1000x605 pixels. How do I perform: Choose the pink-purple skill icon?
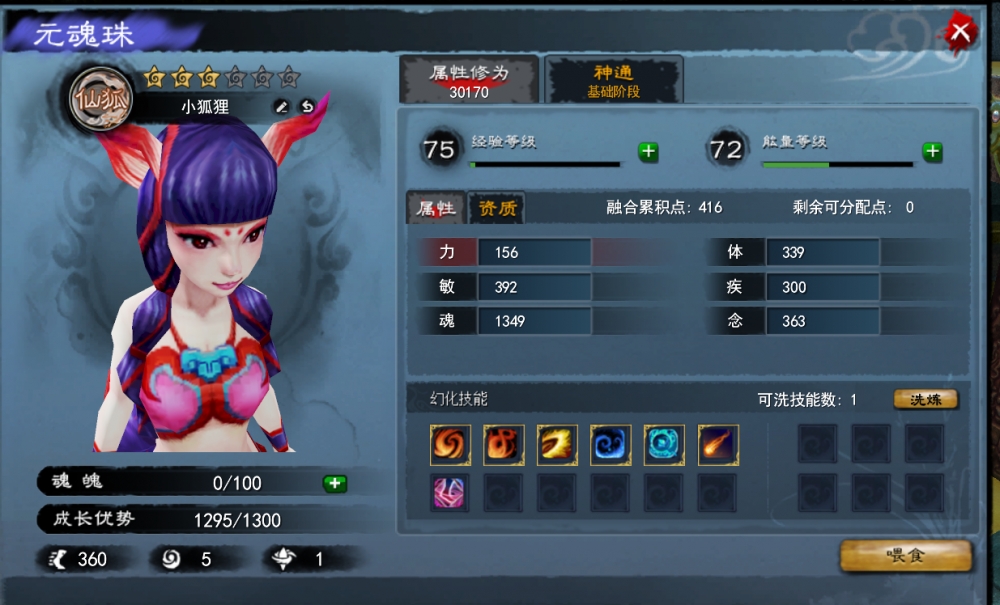click(450, 492)
